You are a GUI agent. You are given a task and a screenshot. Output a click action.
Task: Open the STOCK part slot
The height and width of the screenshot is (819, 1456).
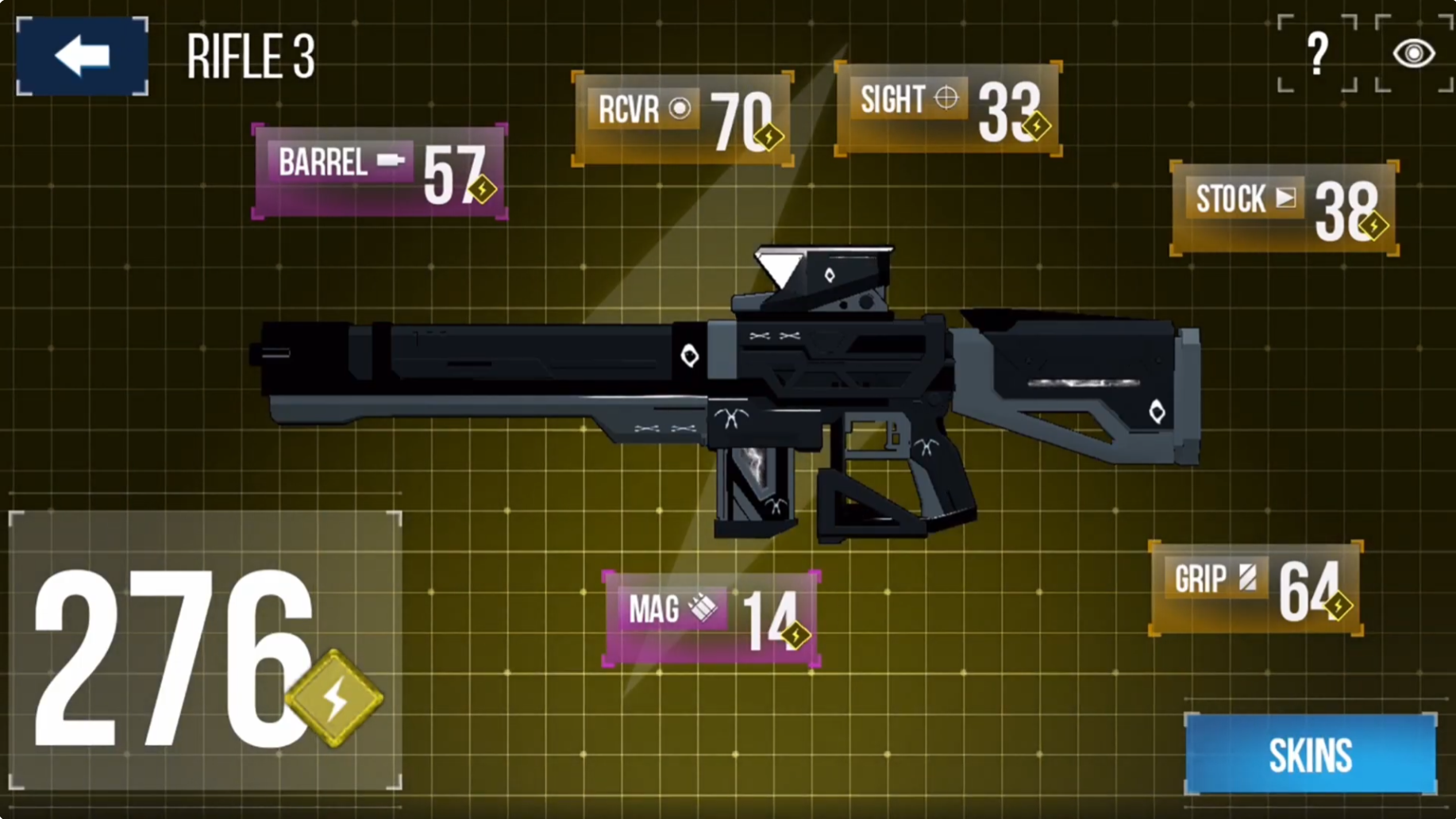pos(1284,208)
